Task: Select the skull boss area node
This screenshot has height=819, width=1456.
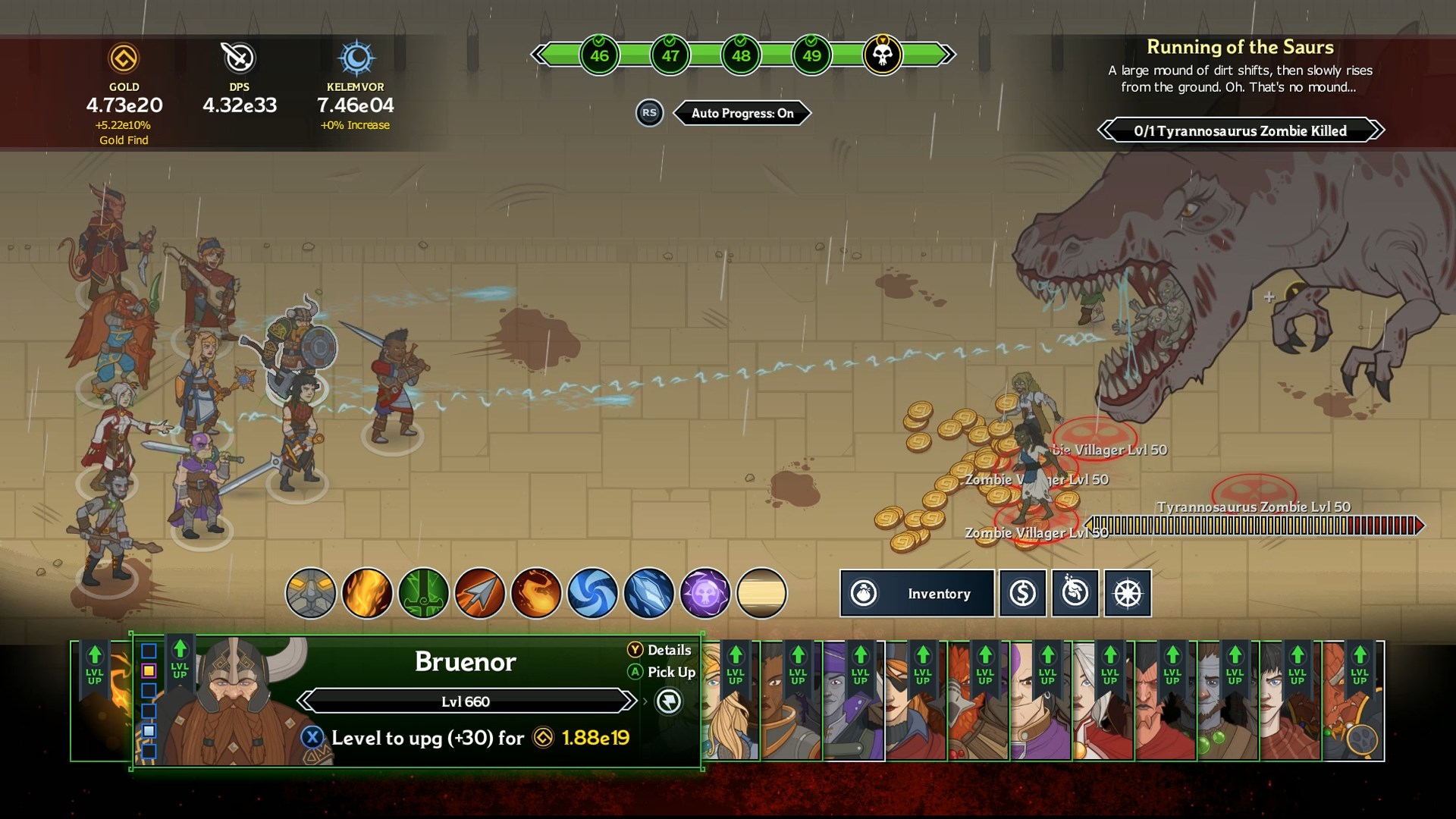Action: (x=882, y=55)
